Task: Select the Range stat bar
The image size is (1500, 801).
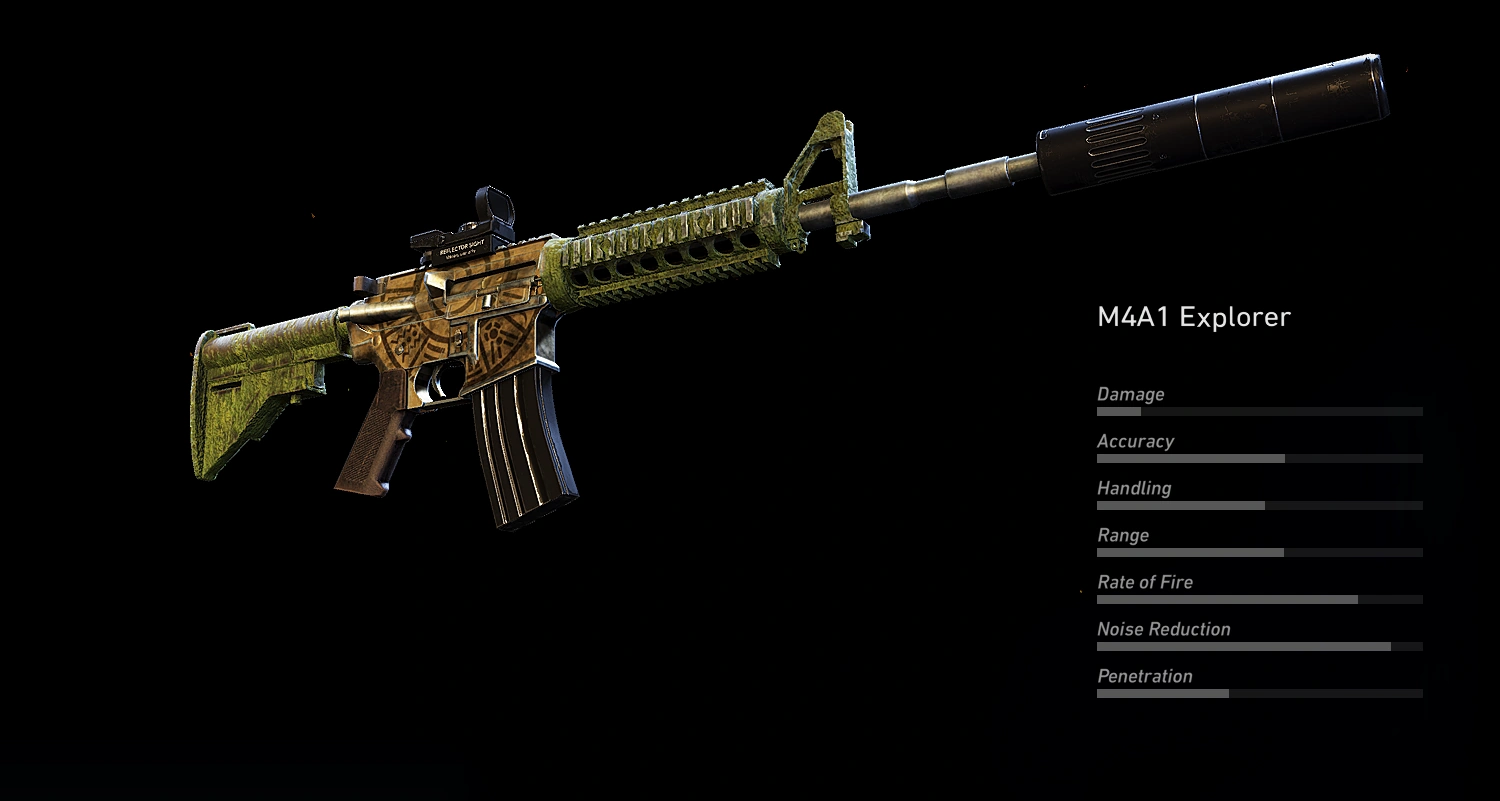Action: (1260, 552)
